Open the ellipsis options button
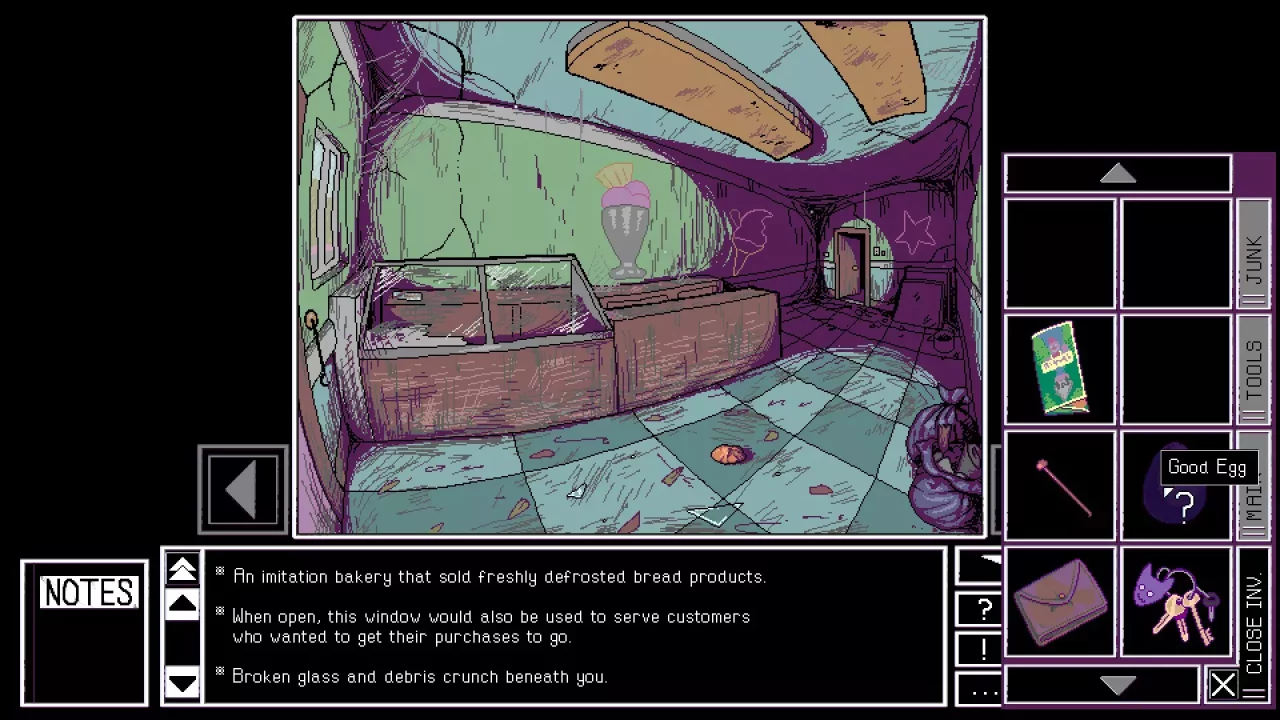The height and width of the screenshot is (720, 1280). click(984, 689)
